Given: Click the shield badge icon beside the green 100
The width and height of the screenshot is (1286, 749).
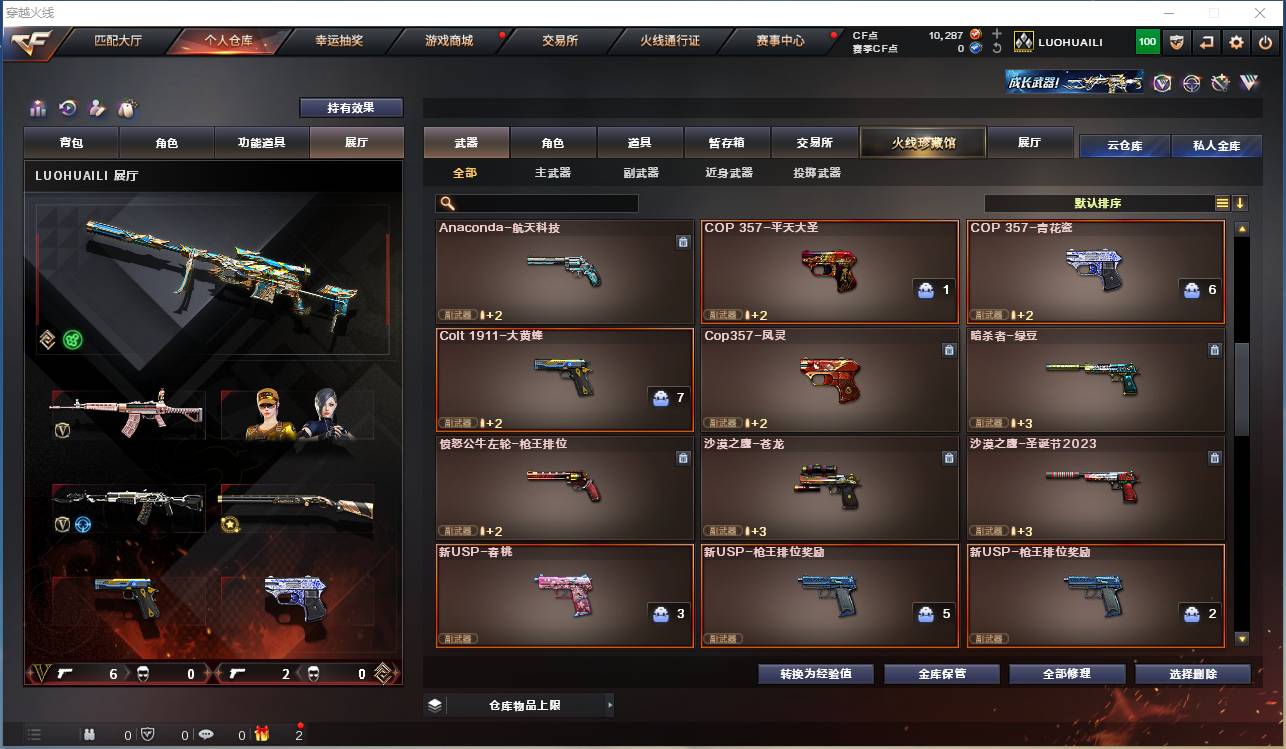Looking at the screenshot, I should point(1176,42).
